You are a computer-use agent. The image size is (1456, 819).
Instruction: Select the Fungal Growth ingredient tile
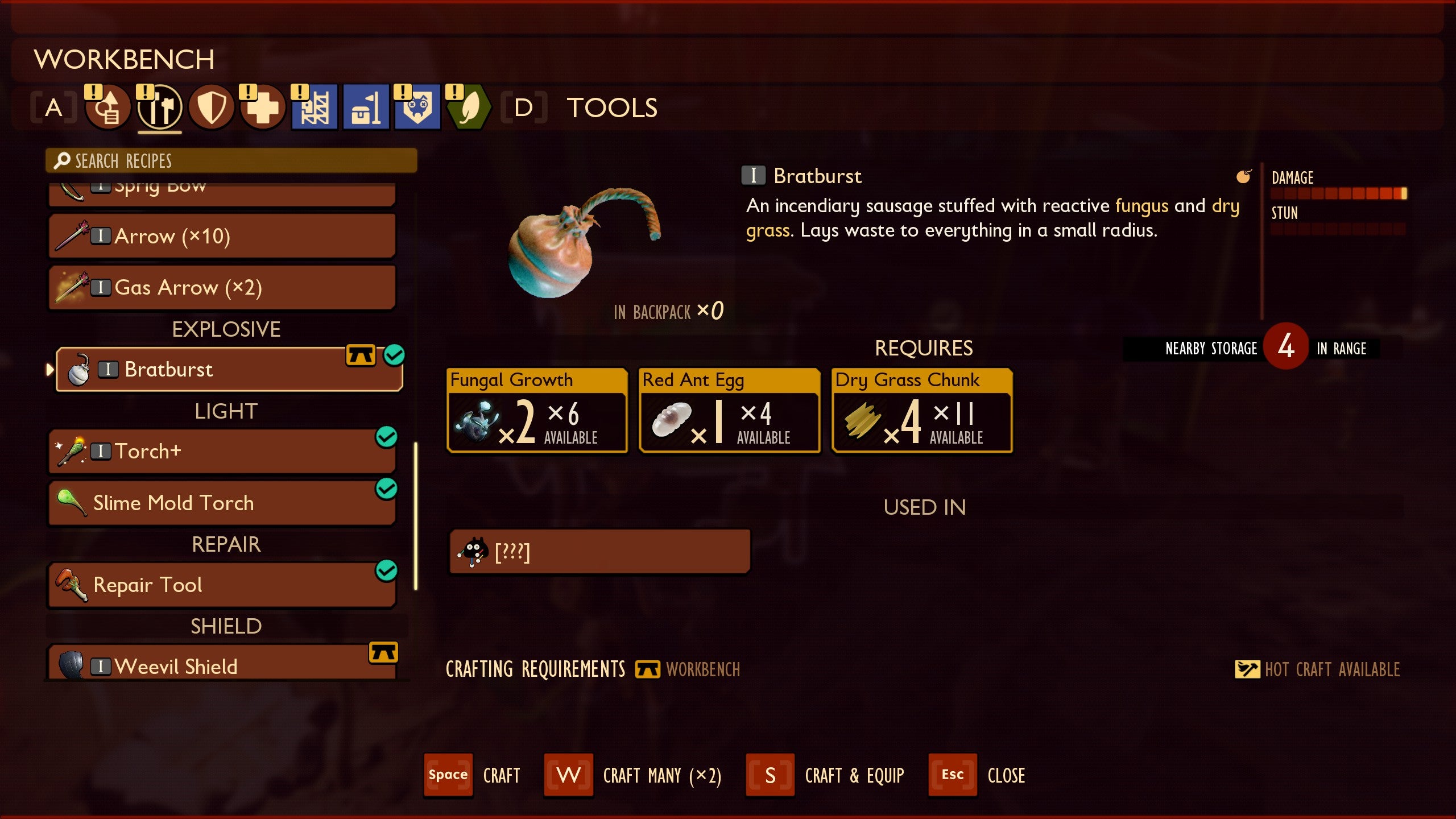537,411
